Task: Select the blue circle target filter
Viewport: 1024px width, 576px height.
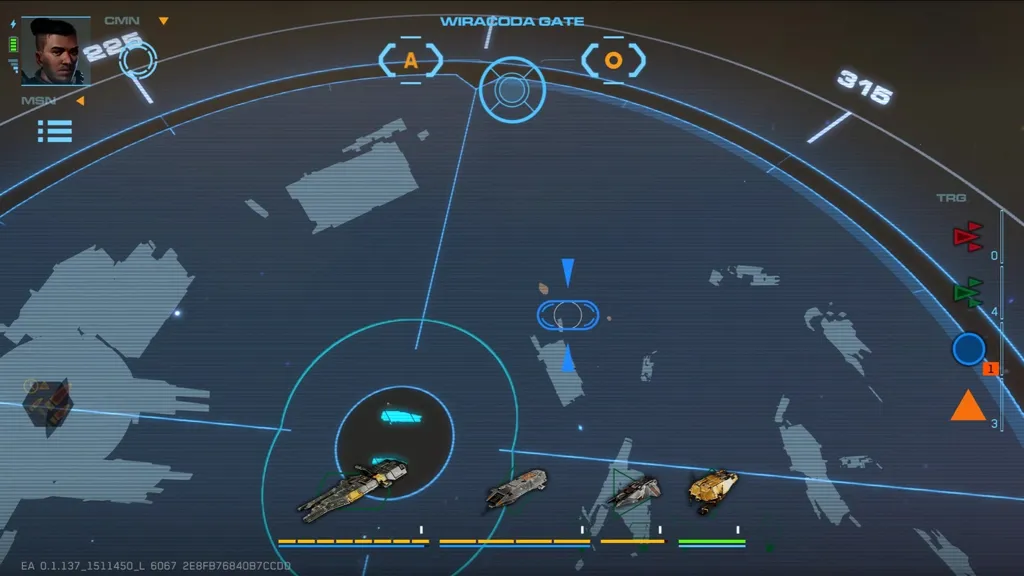Action: [x=968, y=349]
